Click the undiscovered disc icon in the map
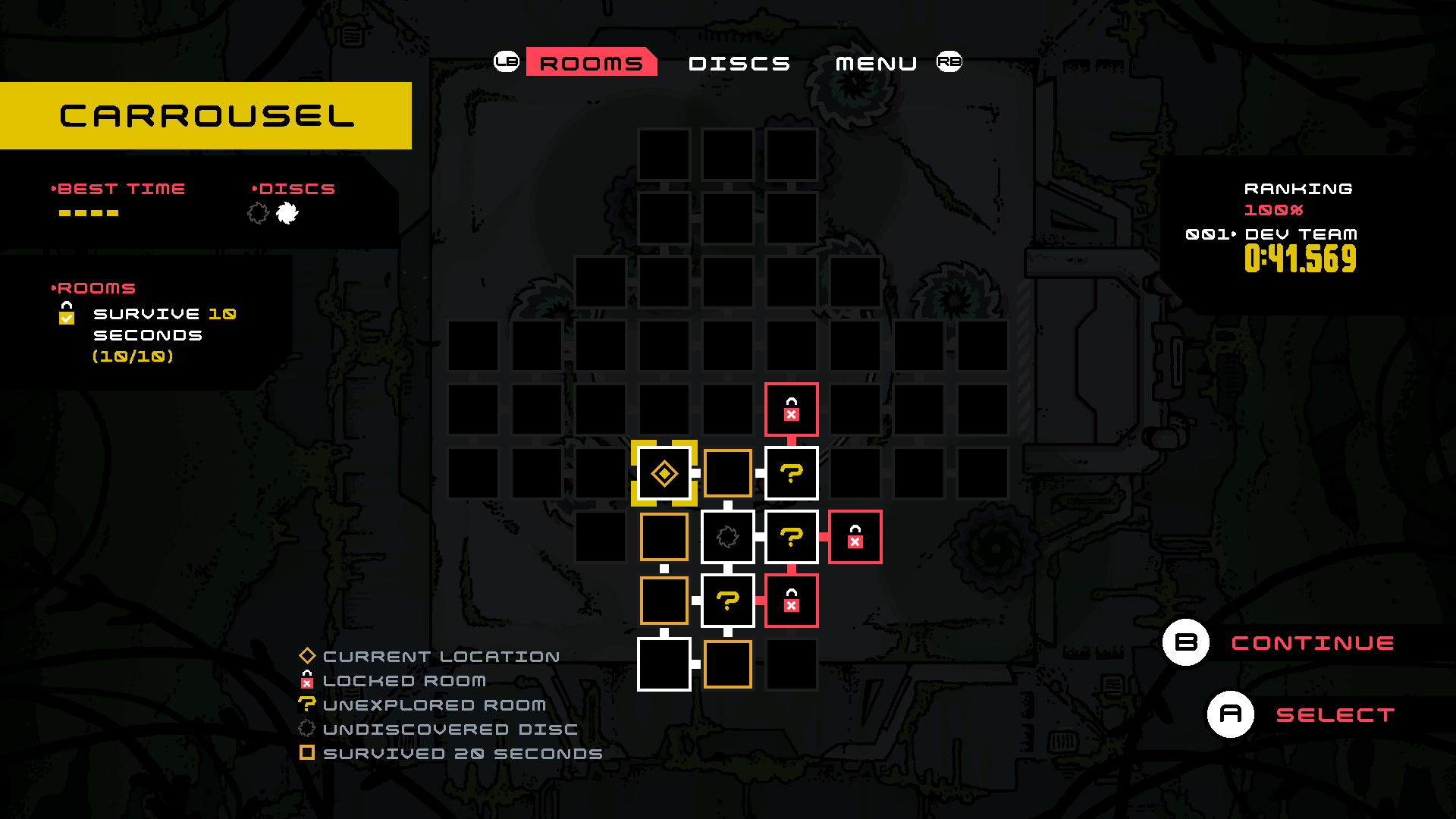1456x819 pixels. tap(727, 537)
